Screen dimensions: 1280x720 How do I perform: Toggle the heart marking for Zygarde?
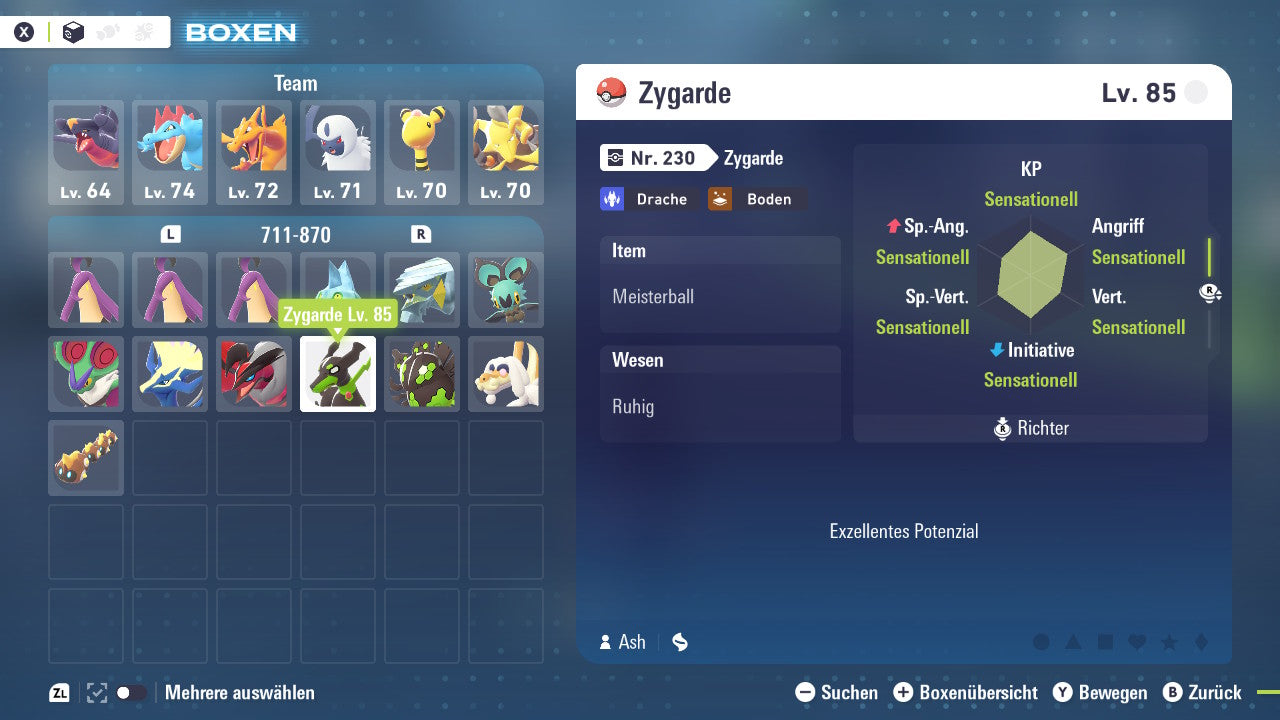tap(1139, 642)
